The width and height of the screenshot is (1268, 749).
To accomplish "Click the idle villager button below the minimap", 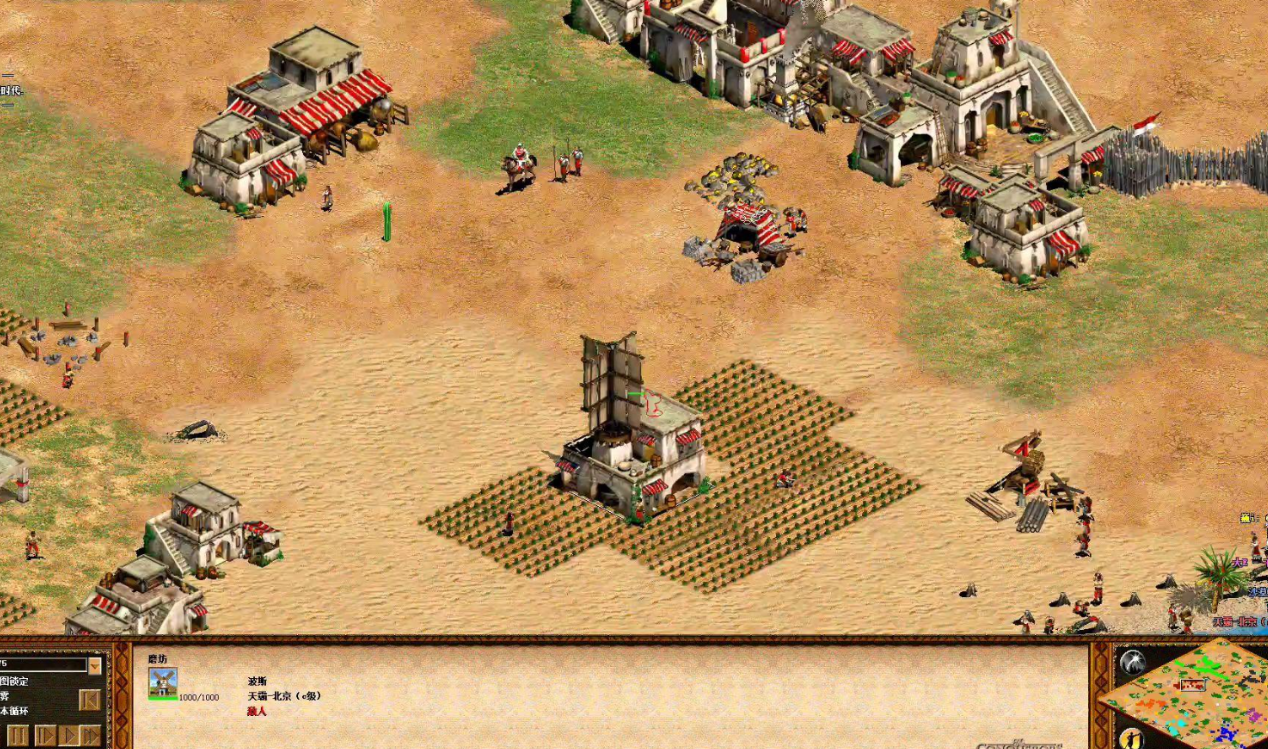I will (x=1131, y=738).
